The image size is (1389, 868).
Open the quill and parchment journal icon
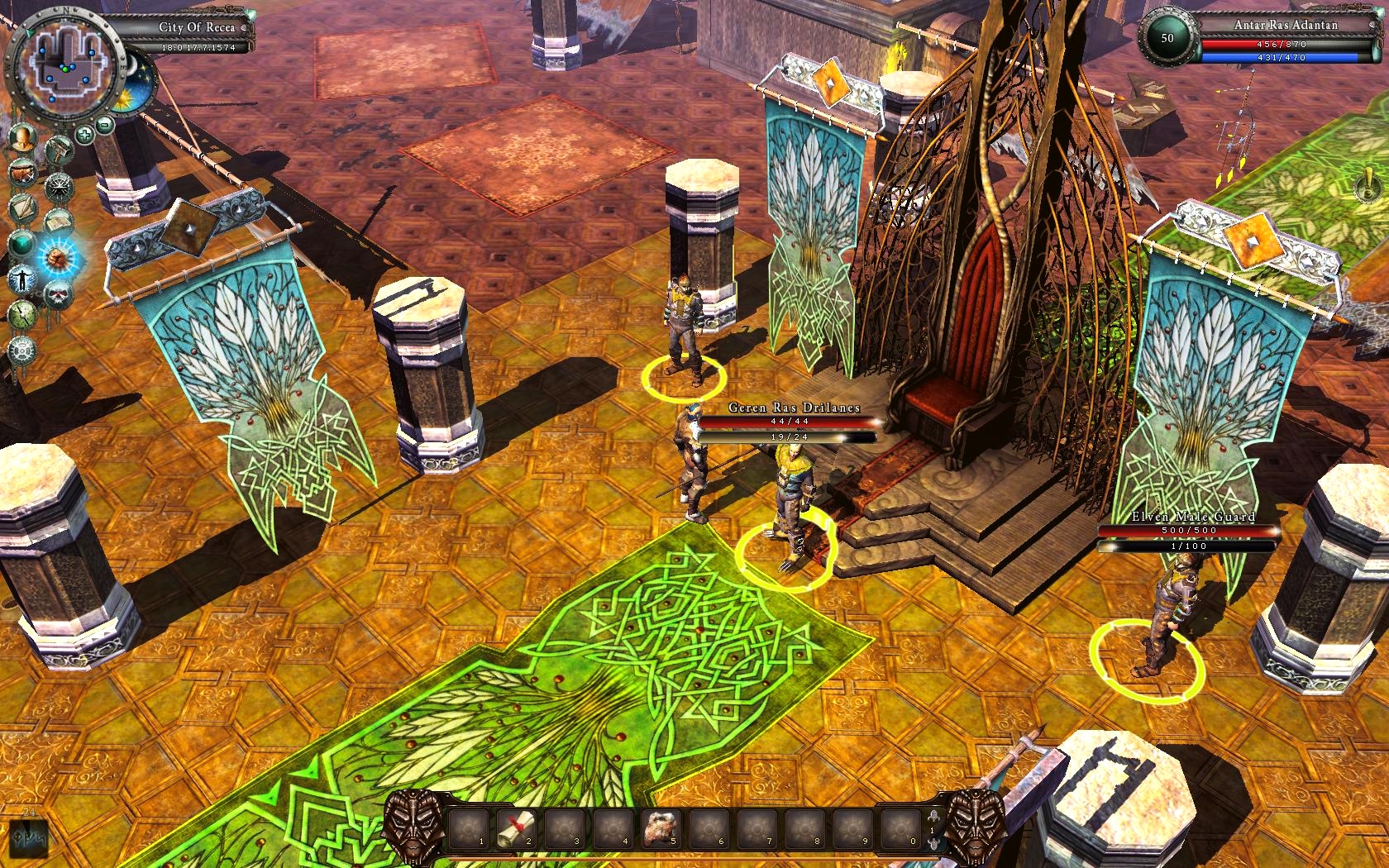tap(22, 208)
